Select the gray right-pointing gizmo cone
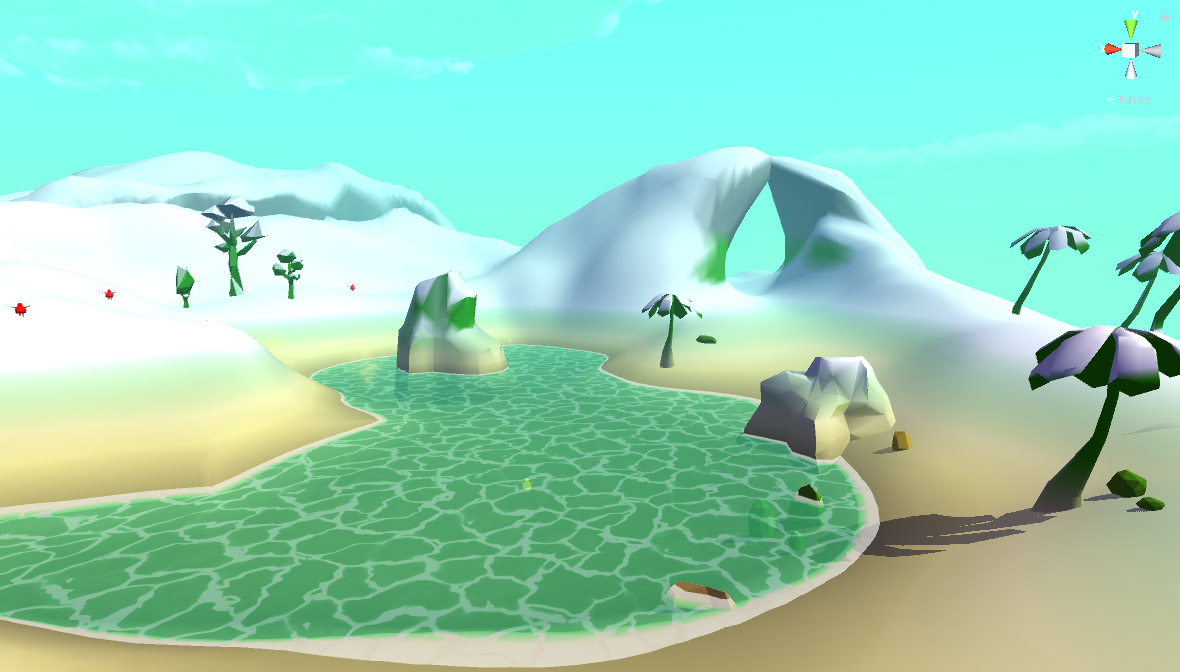The height and width of the screenshot is (672, 1180). [x=1152, y=50]
